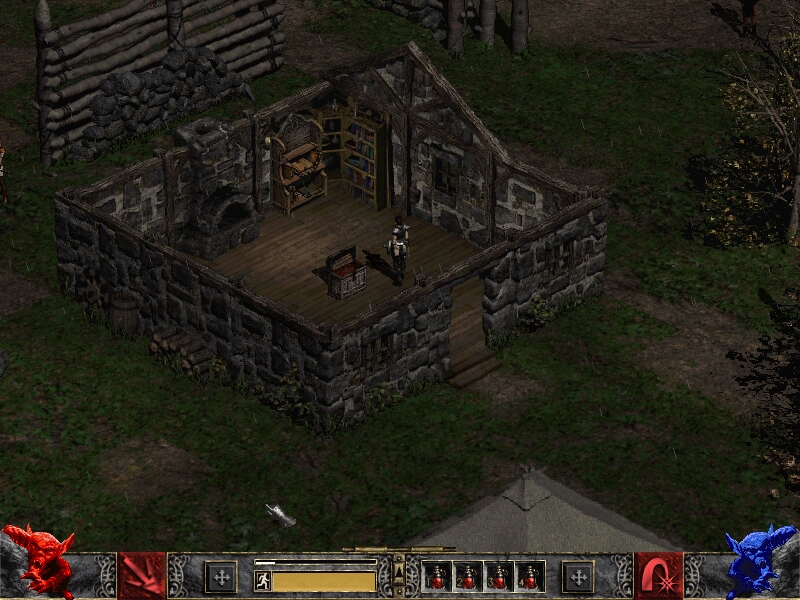Use the red potion in belt slot 1
800x600 pixels.
click(x=438, y=577)
